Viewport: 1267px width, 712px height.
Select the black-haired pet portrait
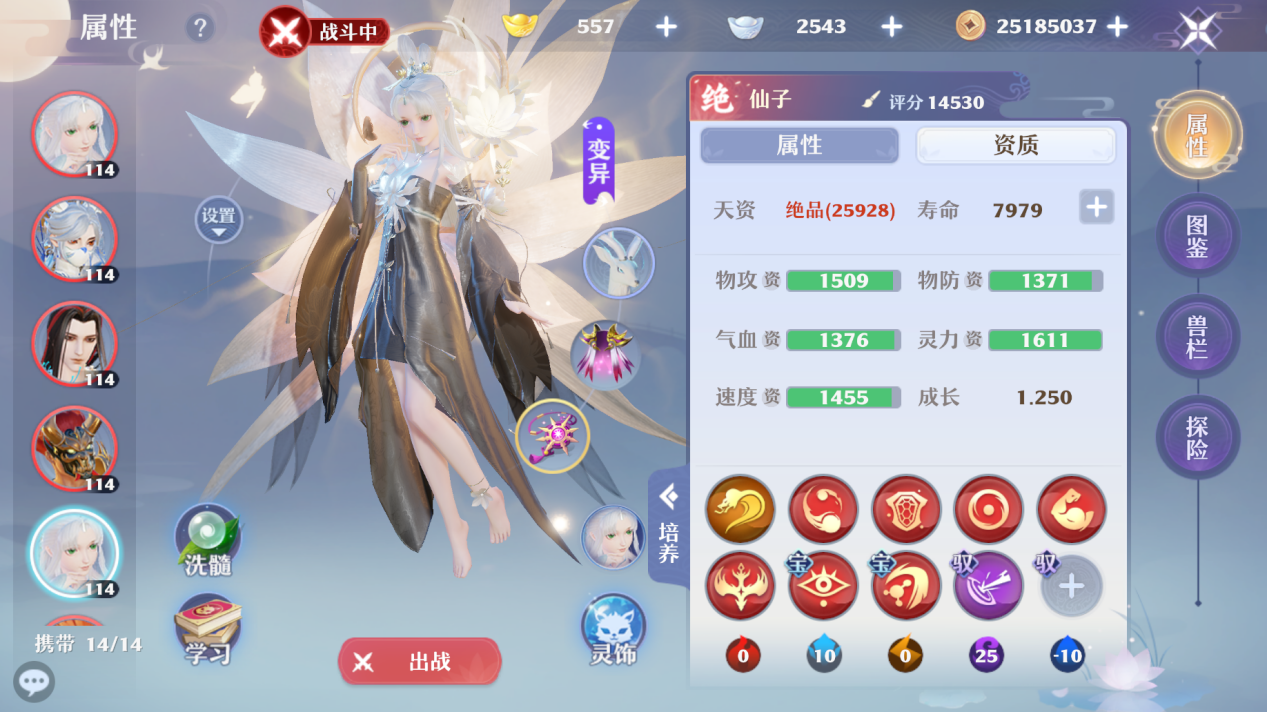coord(74,343)
